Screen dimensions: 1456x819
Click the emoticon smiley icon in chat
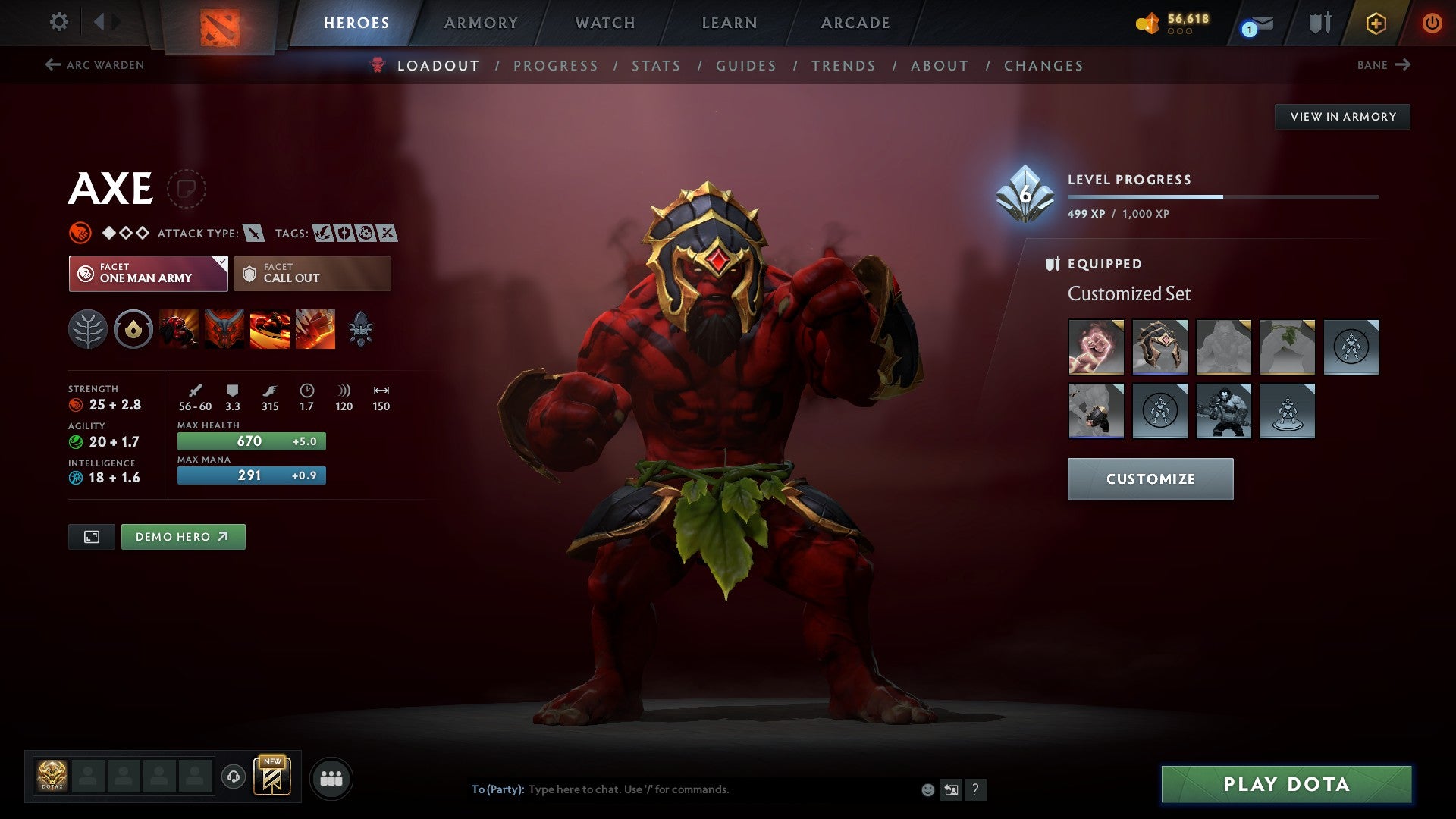927,789
